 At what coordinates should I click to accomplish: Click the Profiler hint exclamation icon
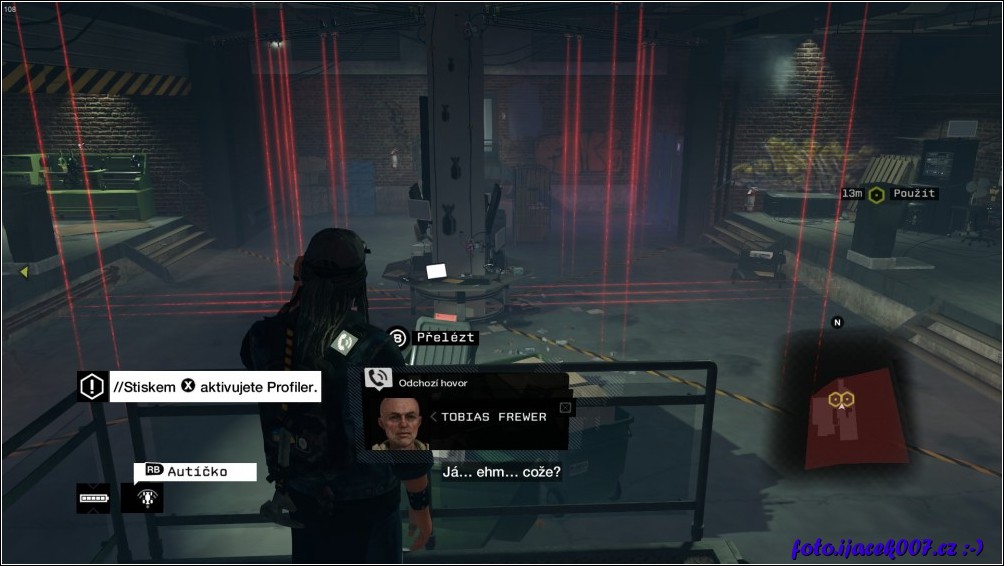(x=91, y=386)
